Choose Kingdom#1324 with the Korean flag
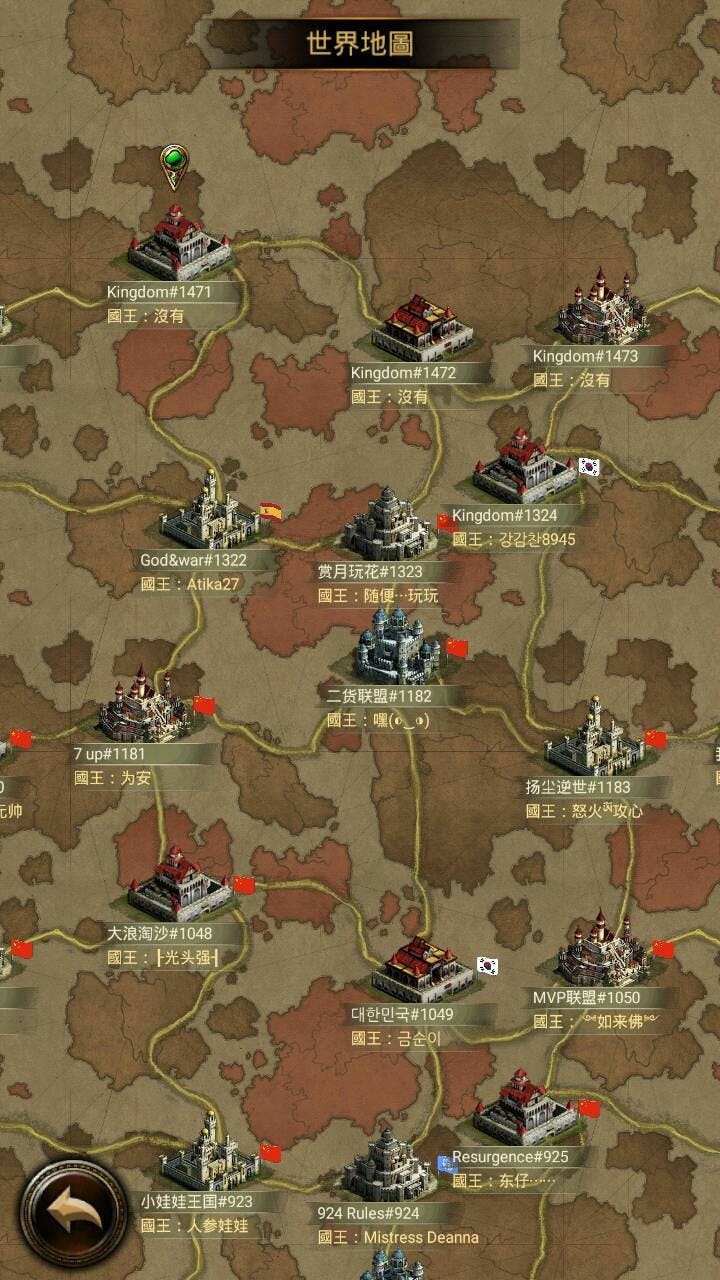The height and width of the screenshot is (1280, 720). point(523,468)
